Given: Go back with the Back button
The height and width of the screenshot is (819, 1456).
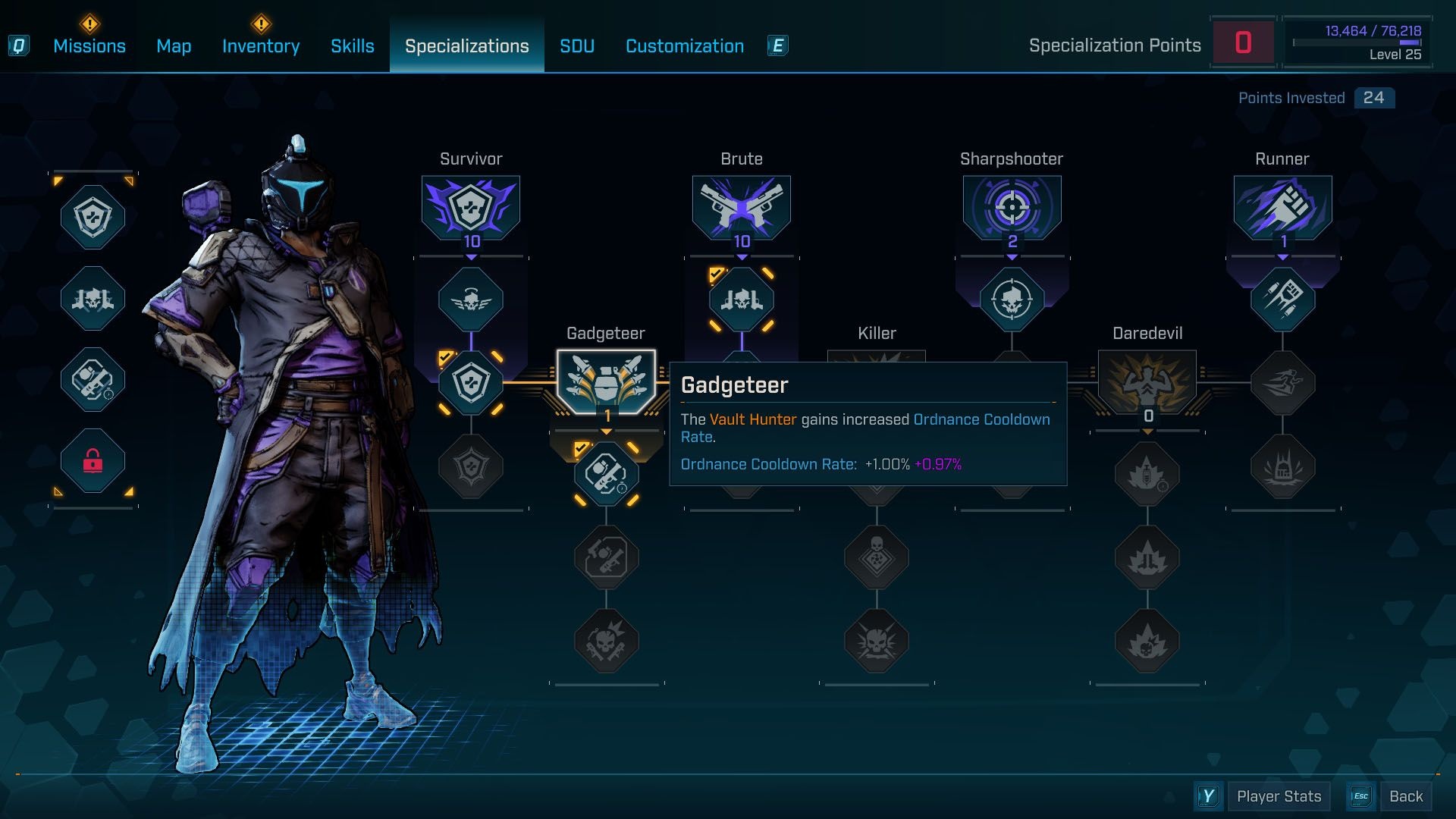Looking at the screenshot, I should tap(1406, 796).
